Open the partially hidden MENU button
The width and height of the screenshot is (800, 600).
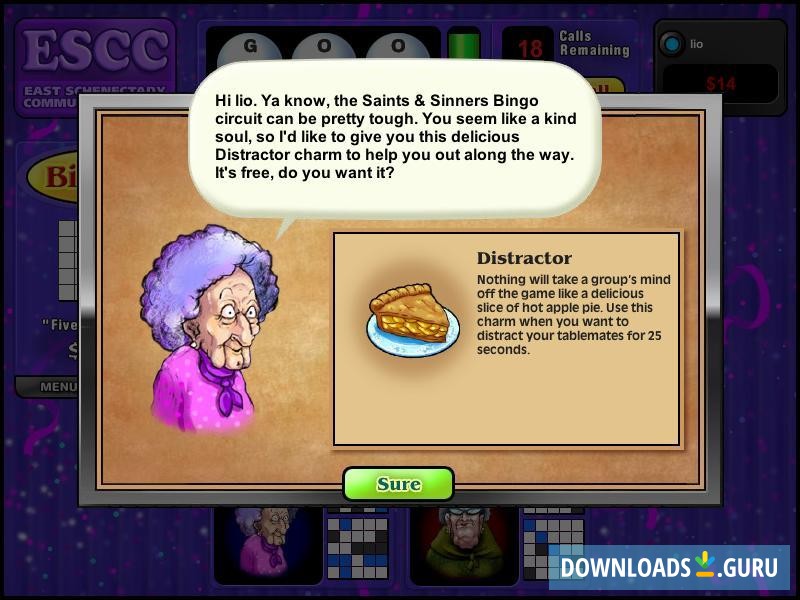[x=58, y=386]
